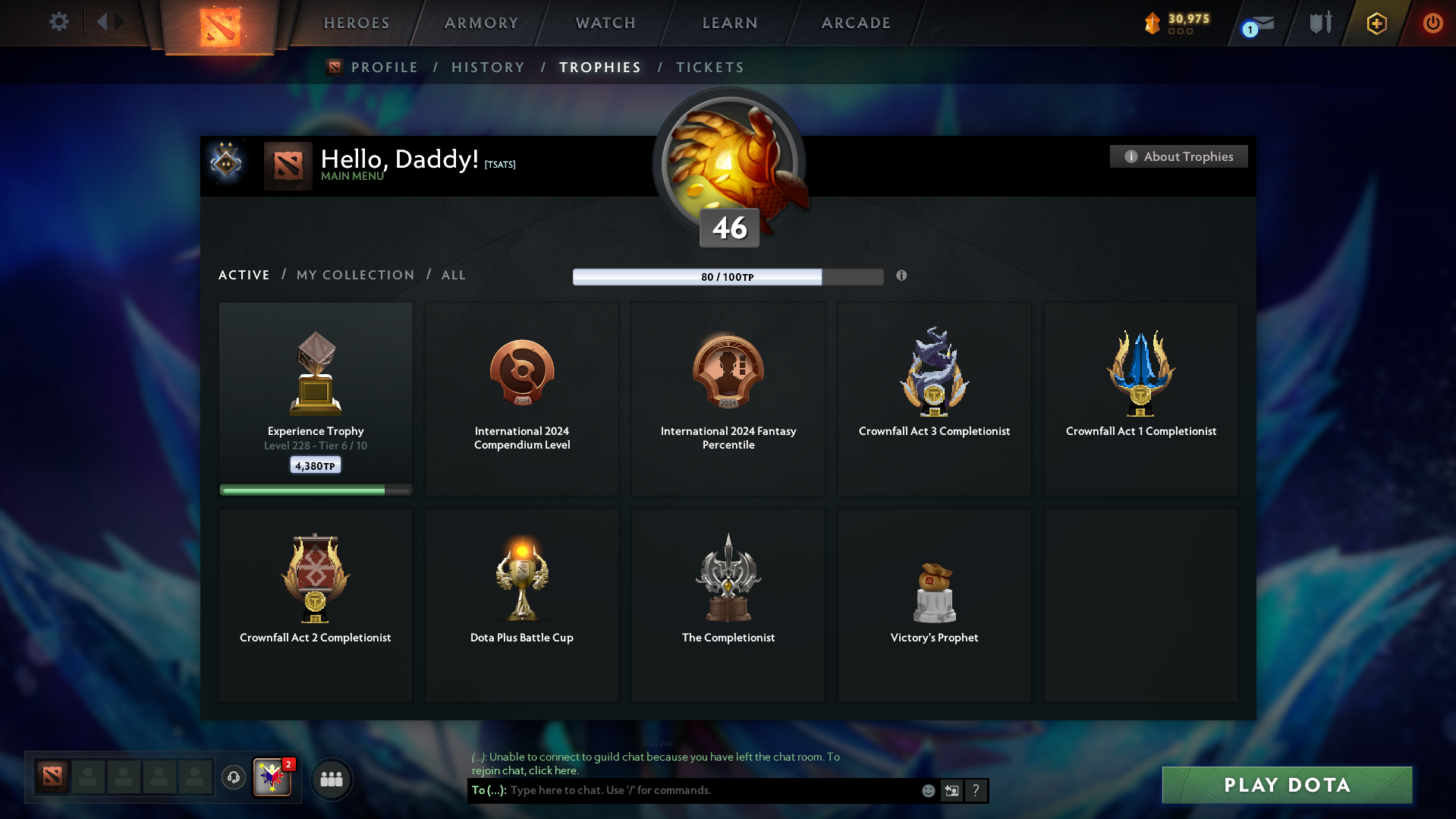This screenshot has width=1456, height=819.
Task: Open the armory shield and sword icon
Action: (1319, 23)
